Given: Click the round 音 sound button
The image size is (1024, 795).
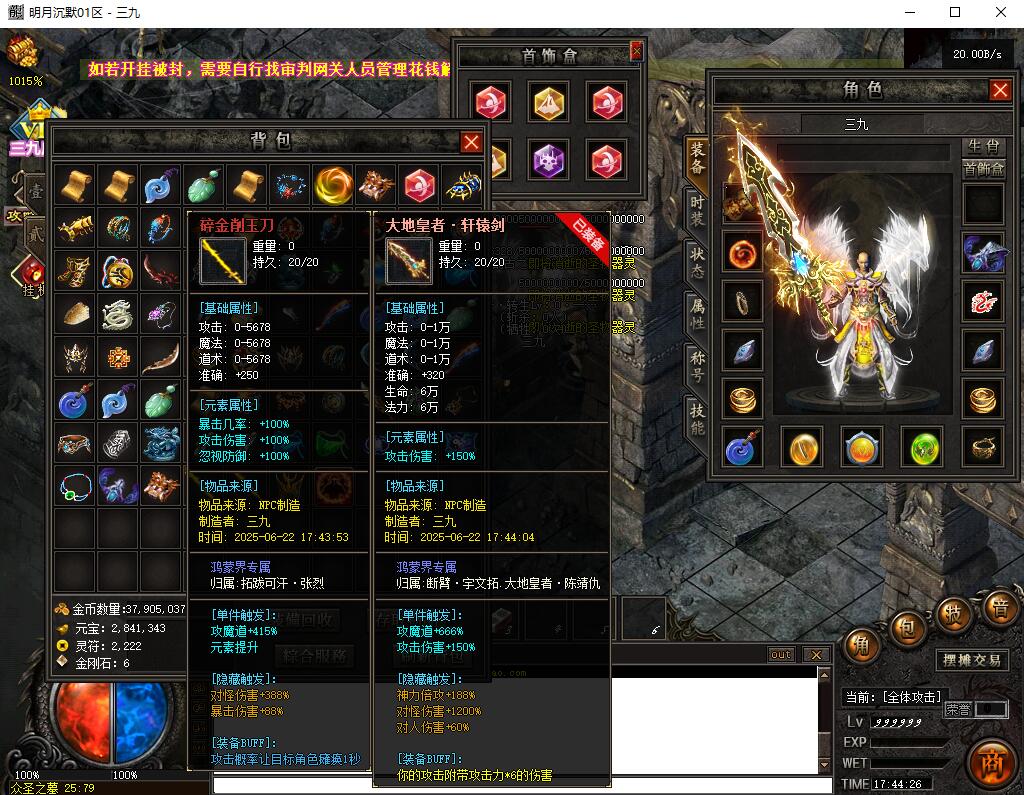Looking at the screenshot, I should (x=998, y=606).
